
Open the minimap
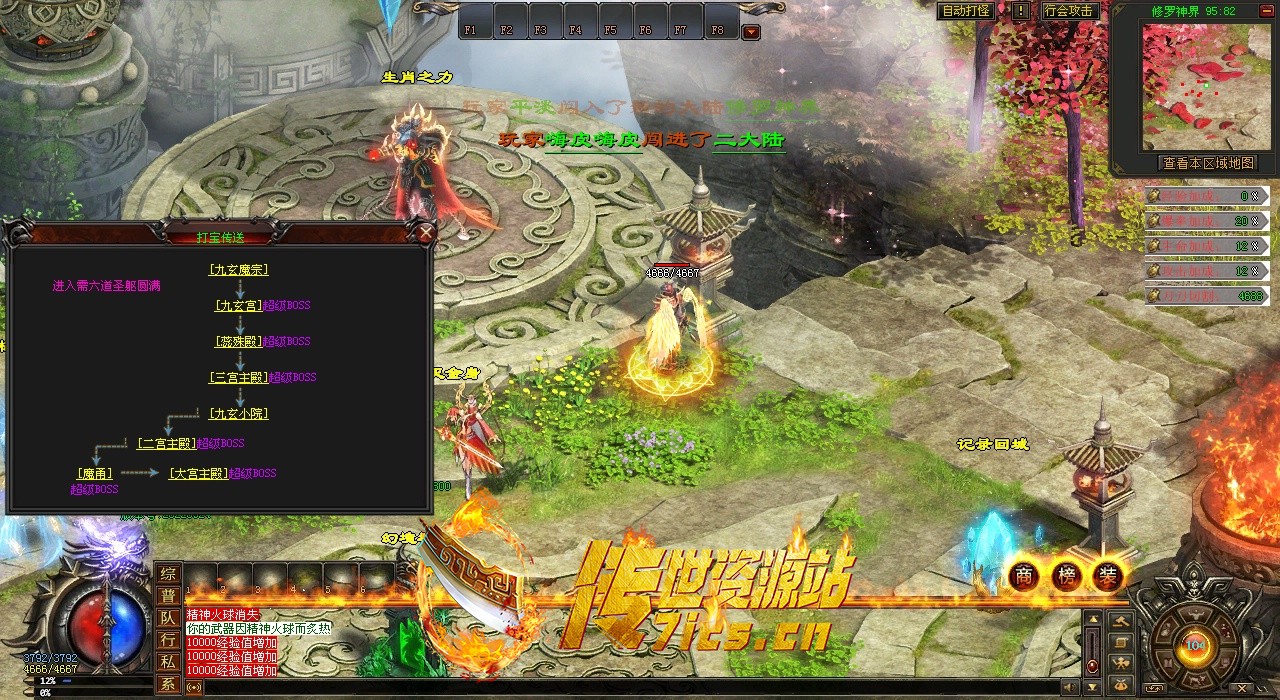[1193, 86]
